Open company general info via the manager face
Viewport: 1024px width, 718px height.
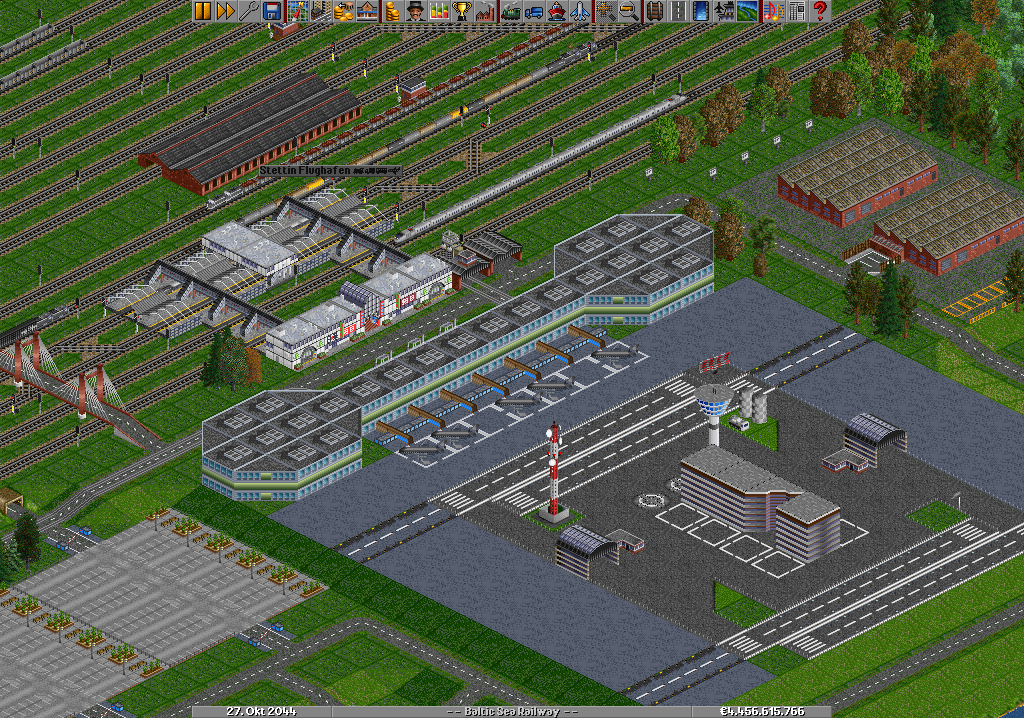coord(414,11)
